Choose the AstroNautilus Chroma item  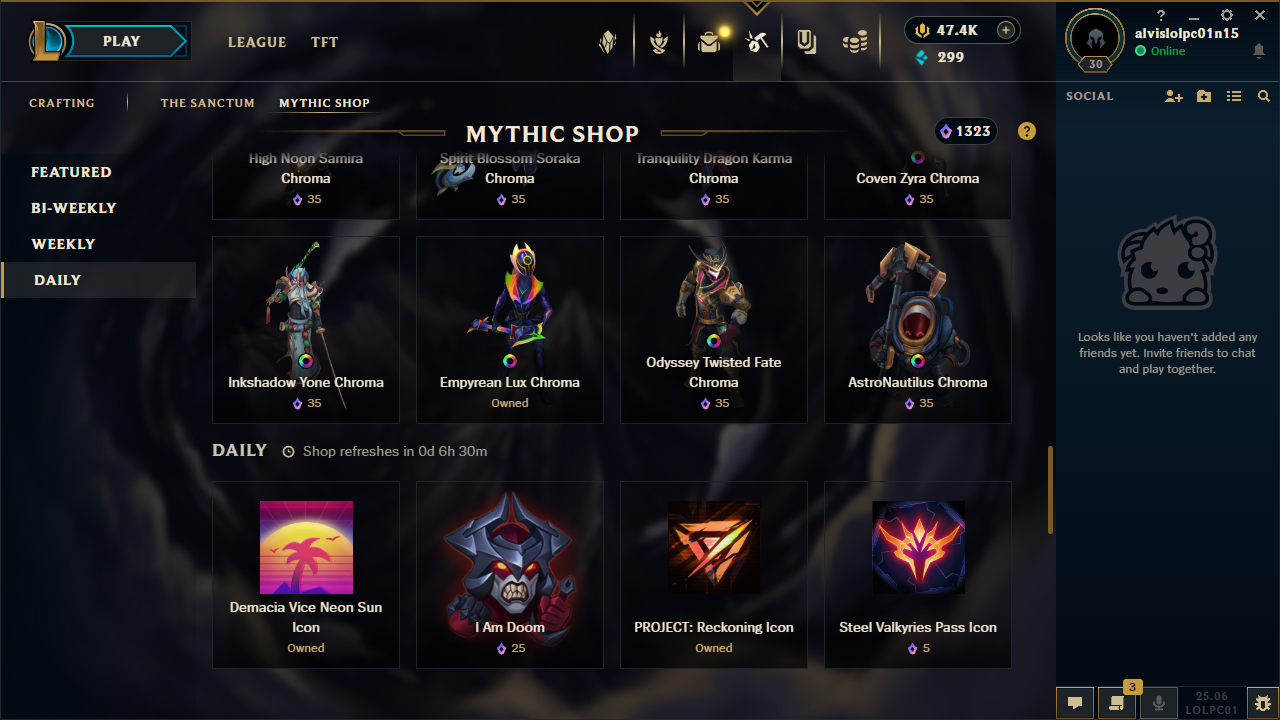(x=918, y=329)
